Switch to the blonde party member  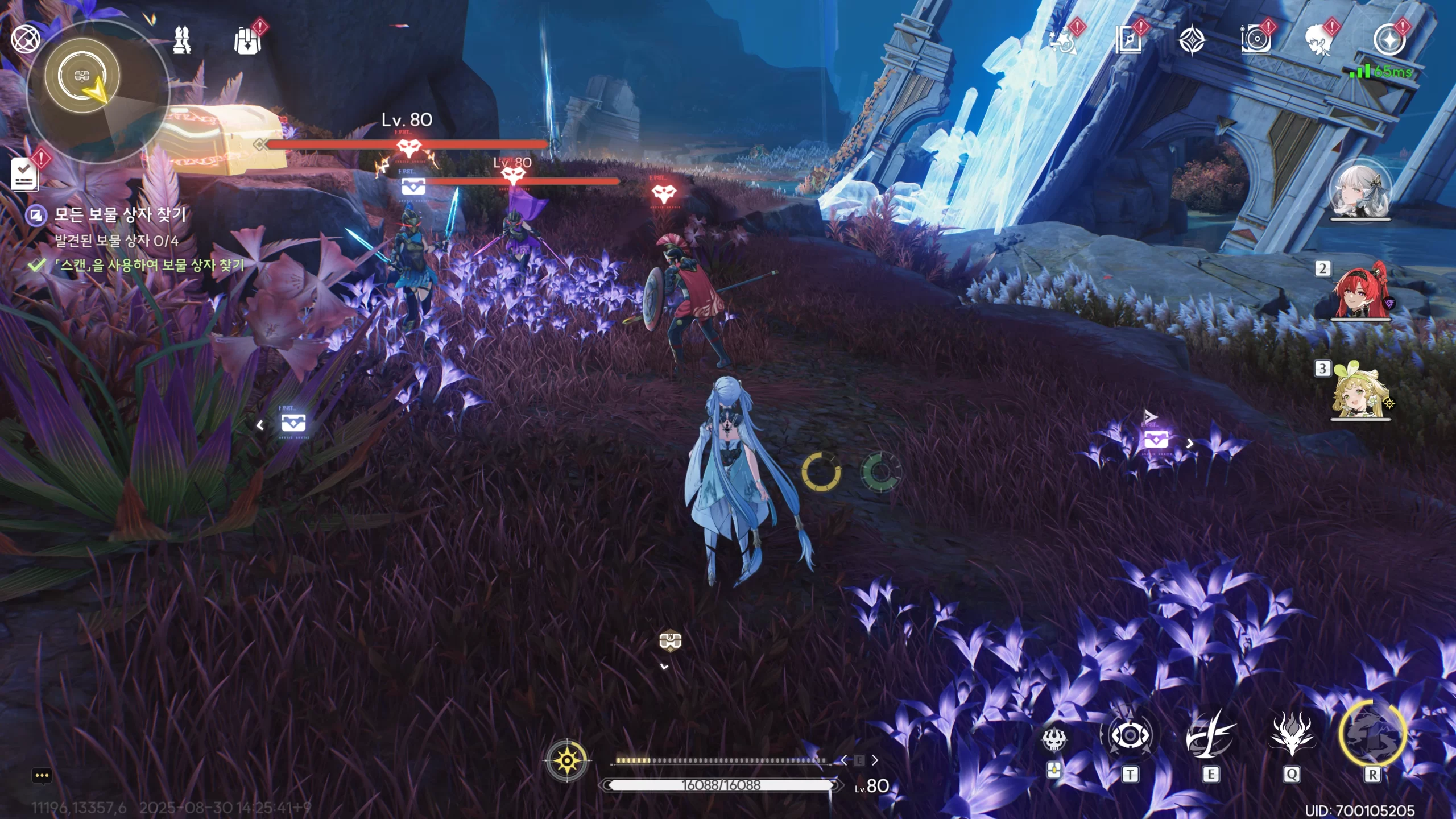[x=1360, y=391]
